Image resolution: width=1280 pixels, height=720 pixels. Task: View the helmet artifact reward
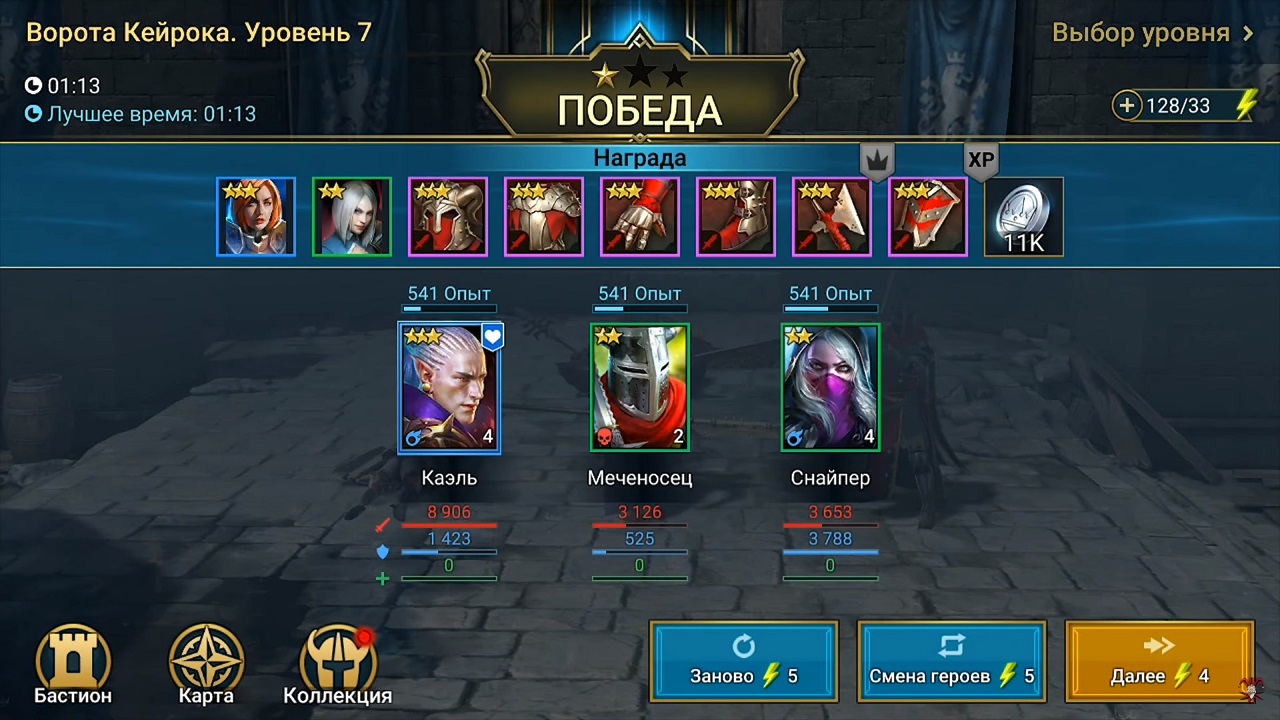(x=448, y=217)
